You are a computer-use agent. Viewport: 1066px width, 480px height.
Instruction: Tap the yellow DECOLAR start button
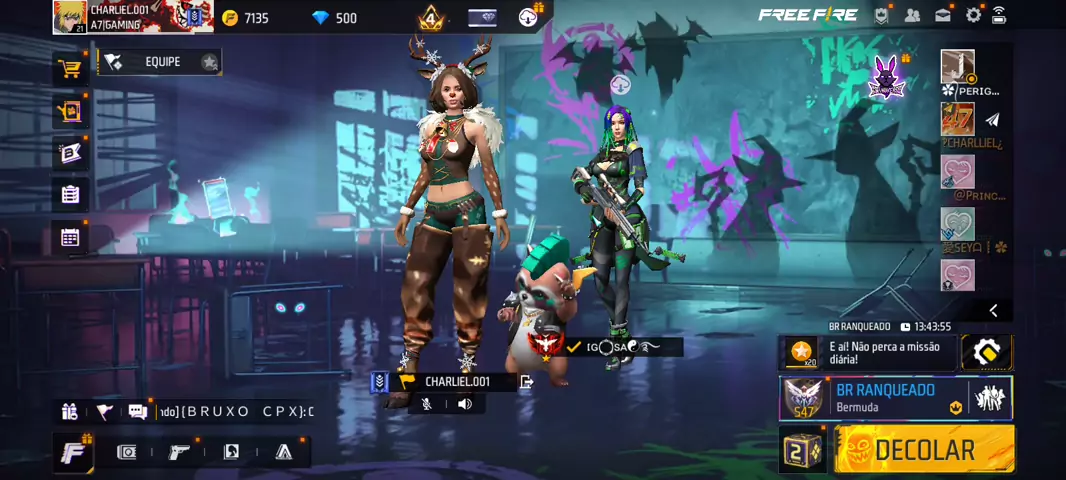[x=923, y=450]
